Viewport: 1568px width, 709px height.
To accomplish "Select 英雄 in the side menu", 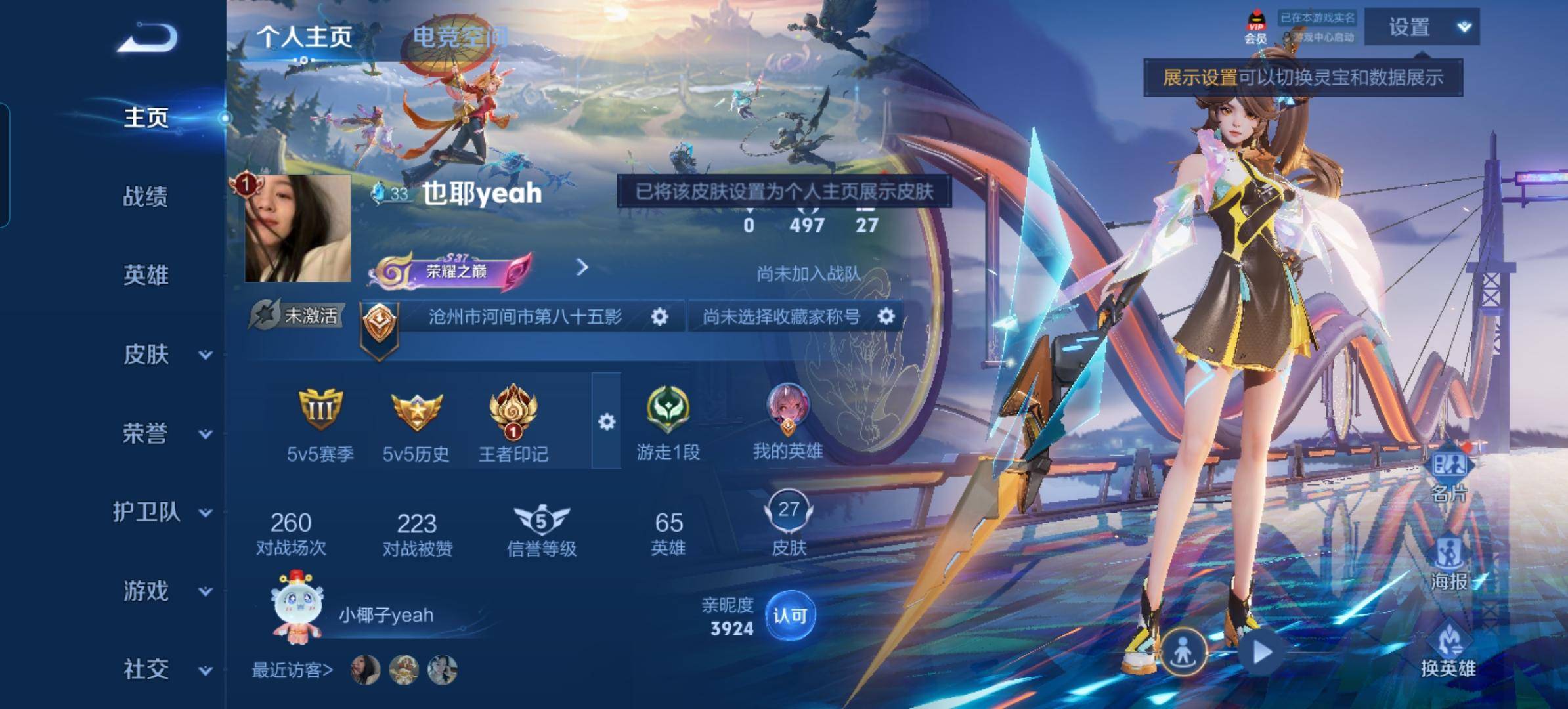I will pyautogui.click(x=146, y=275).
